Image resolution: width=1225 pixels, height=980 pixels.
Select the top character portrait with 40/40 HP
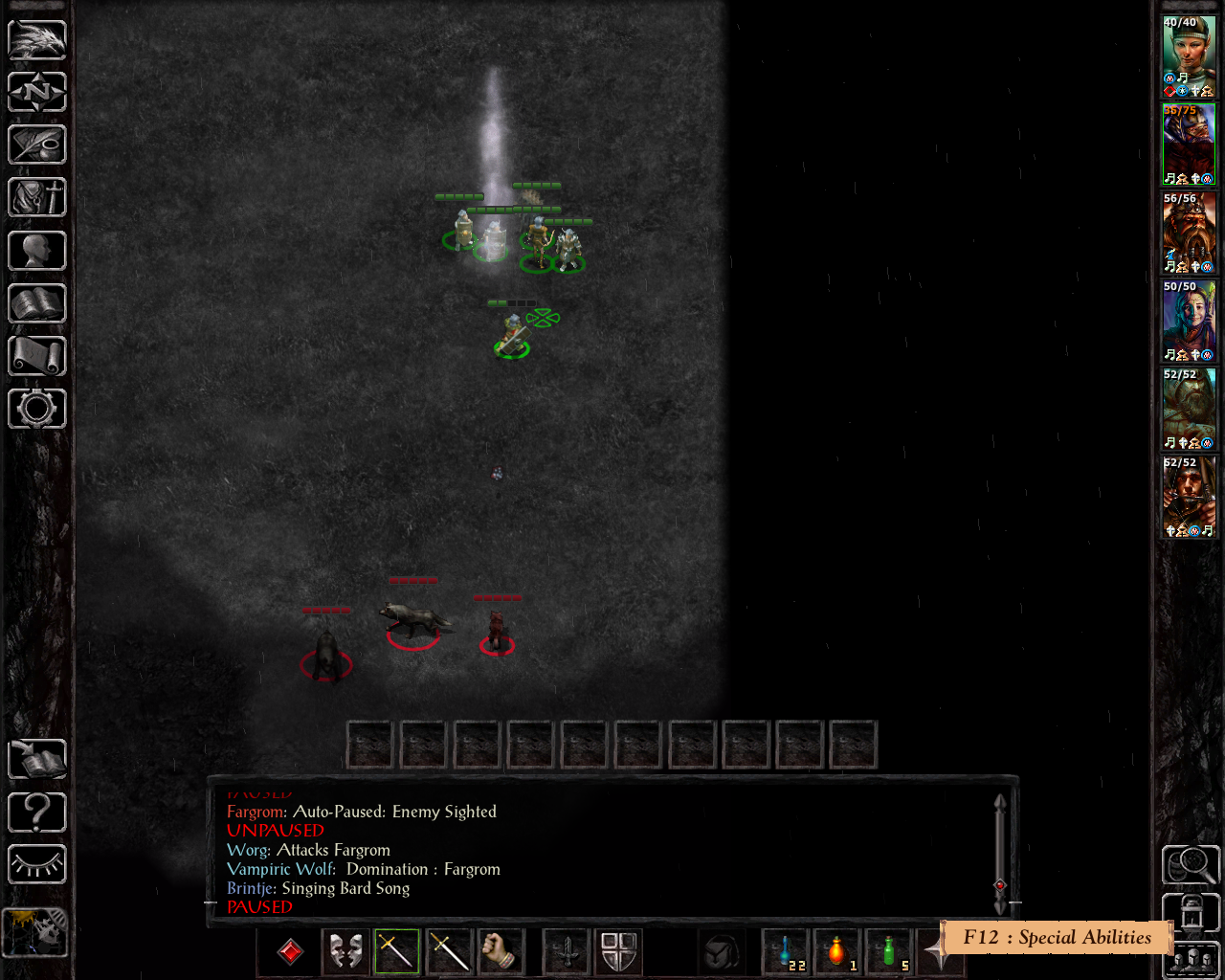tap(1189, 56)
